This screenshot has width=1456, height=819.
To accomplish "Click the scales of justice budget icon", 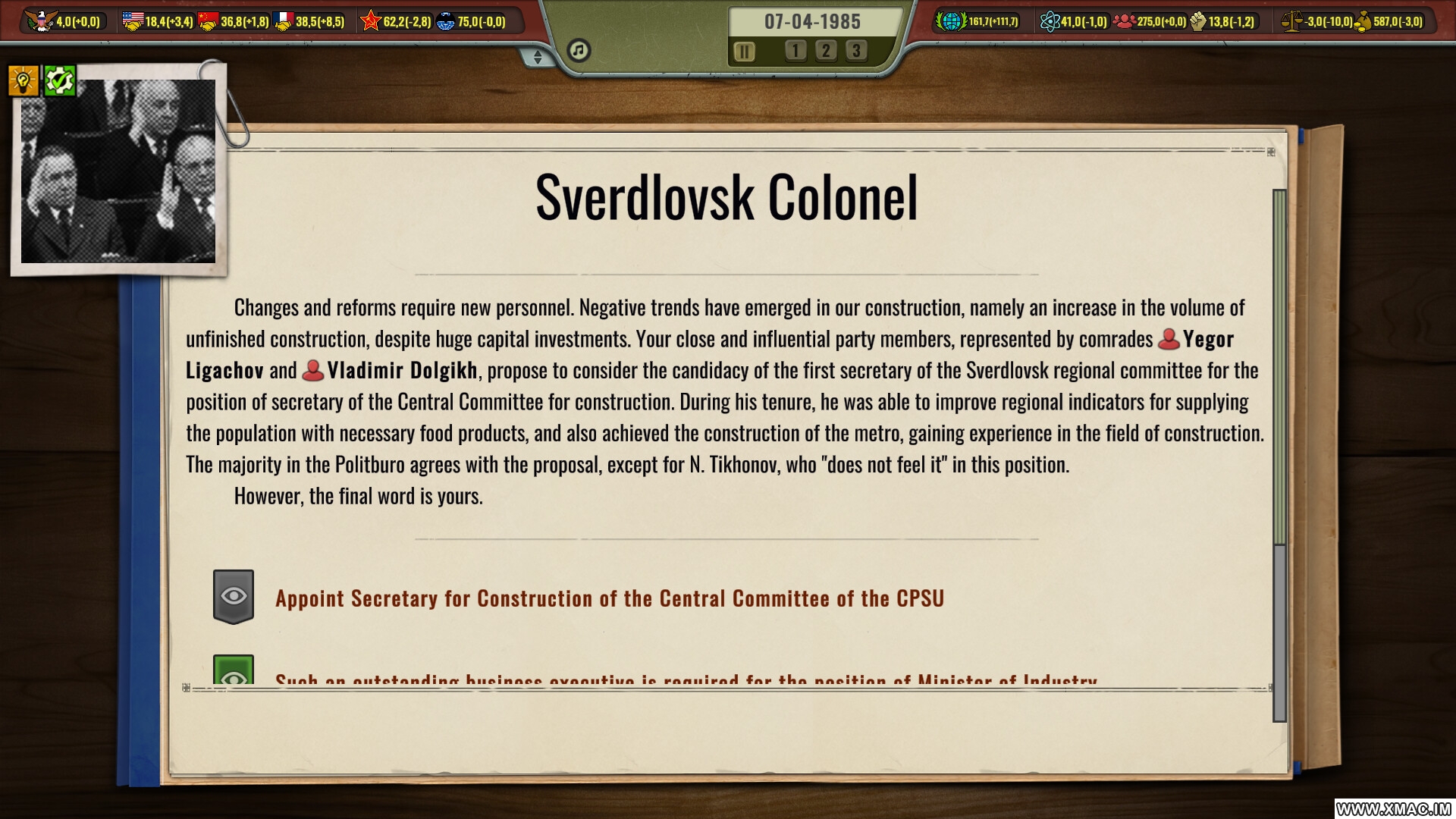I will (1291, 22).
